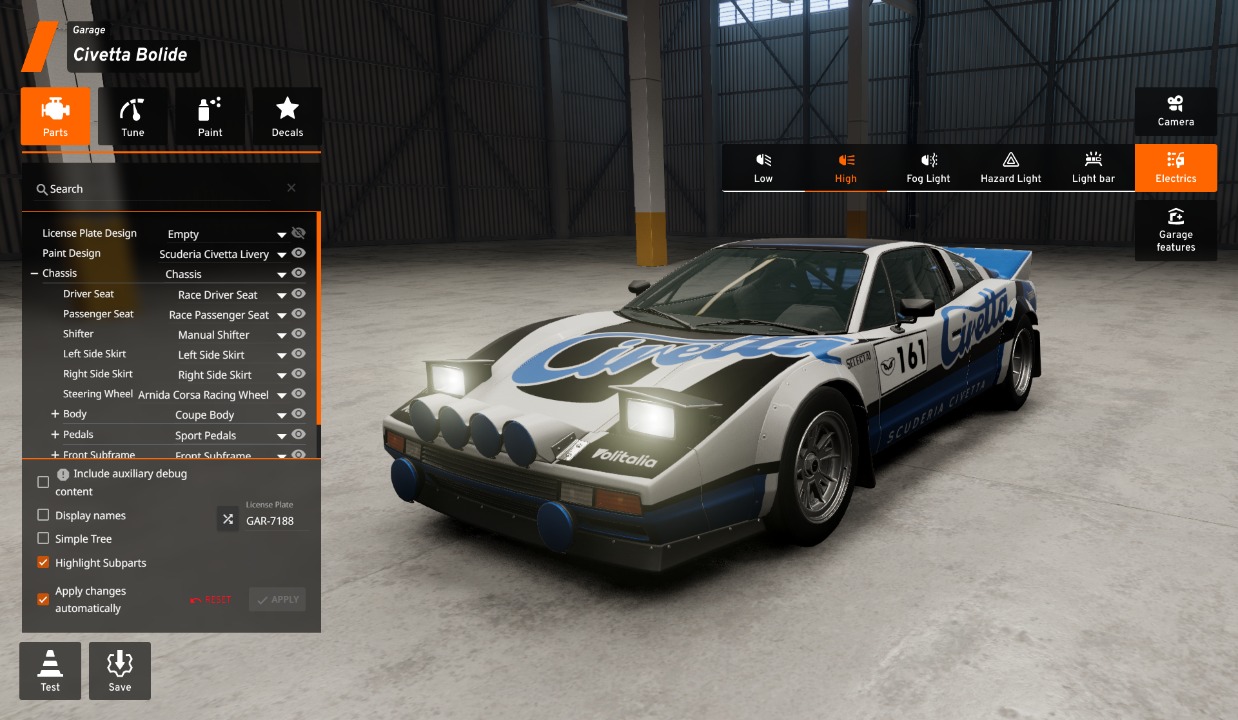Open the Paint tab
Screen dimensions: 1238x720
[210, 116]
